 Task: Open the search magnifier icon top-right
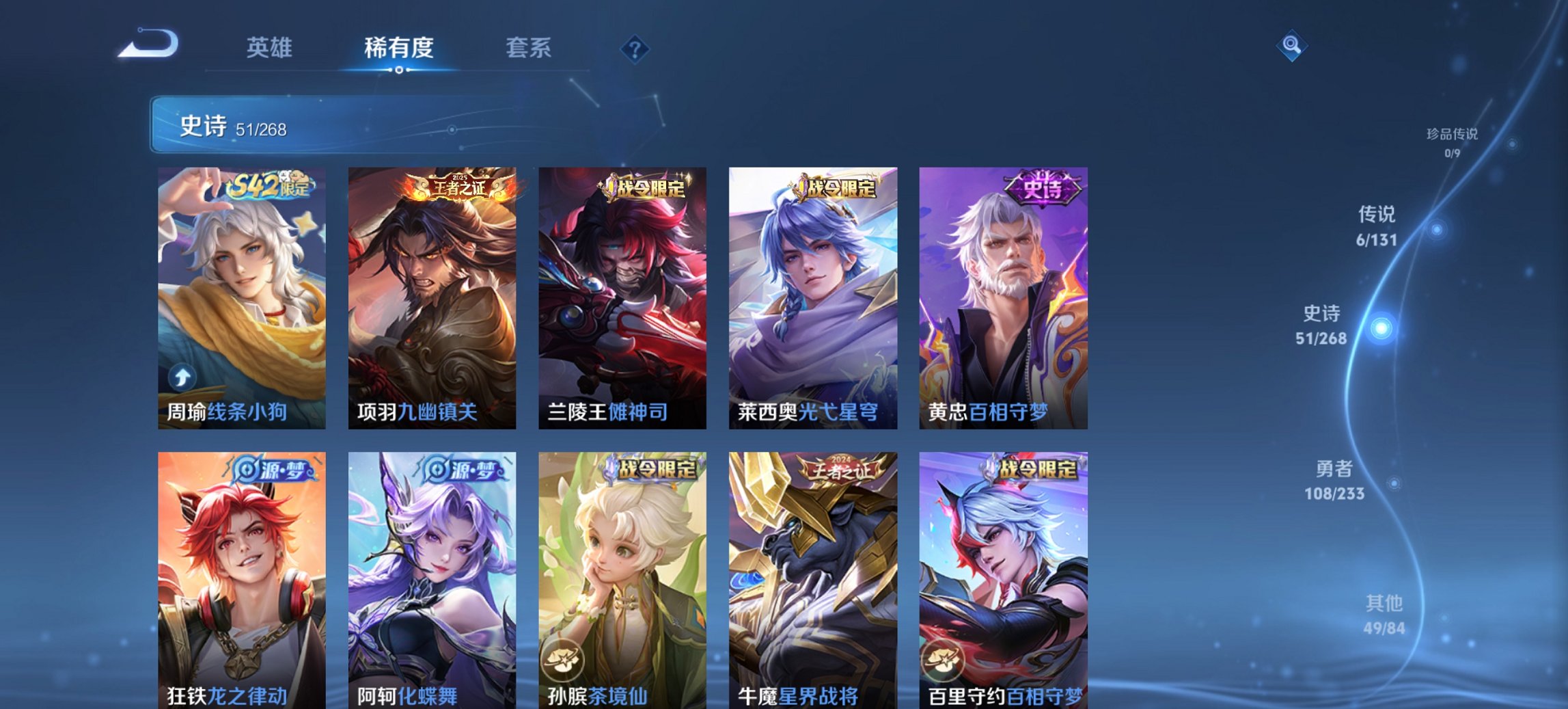[1292, 46]
